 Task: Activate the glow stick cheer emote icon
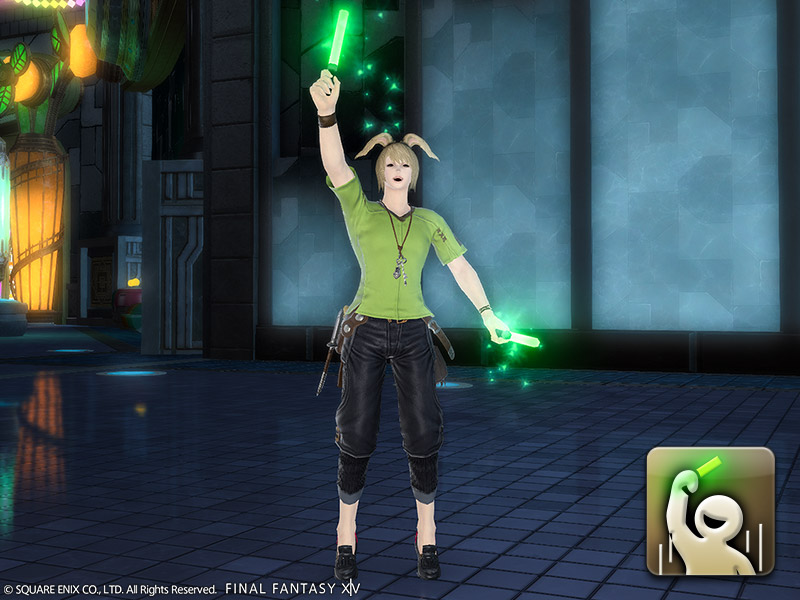tap(710, 510)
